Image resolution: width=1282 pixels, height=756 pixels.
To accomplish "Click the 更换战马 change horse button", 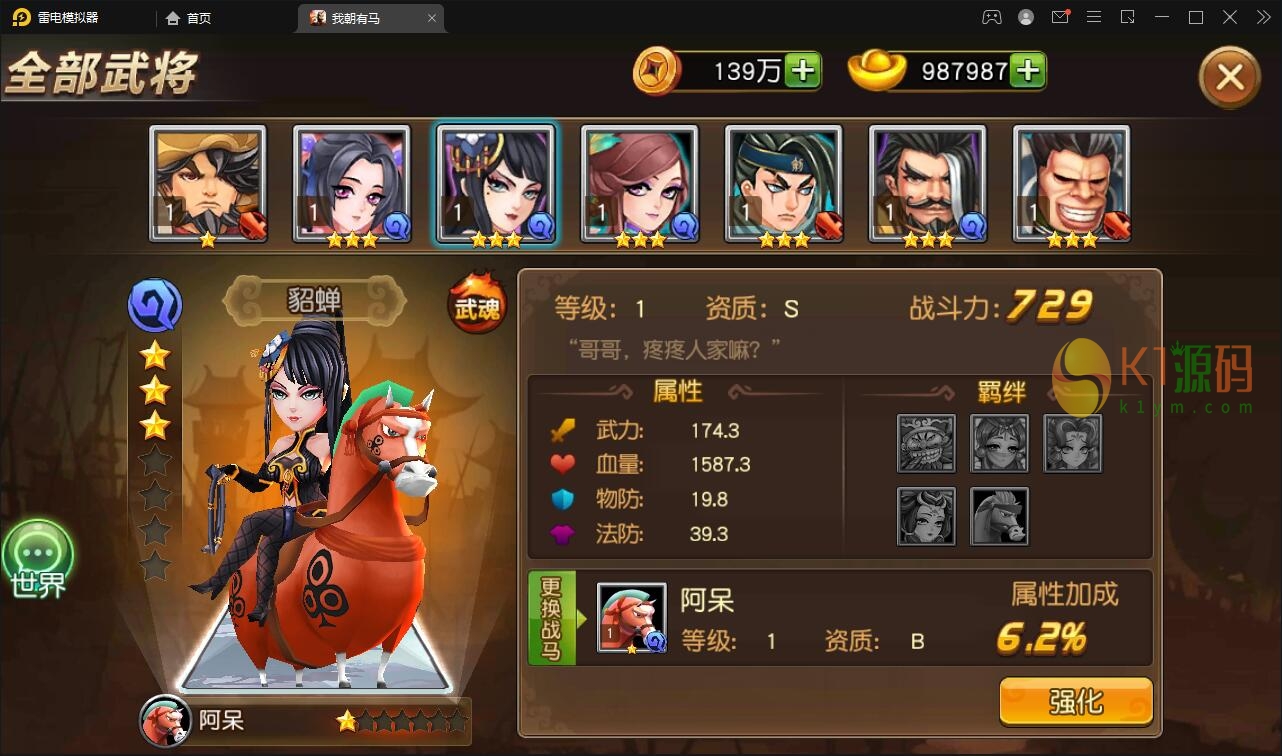I will tap(551, 619).
